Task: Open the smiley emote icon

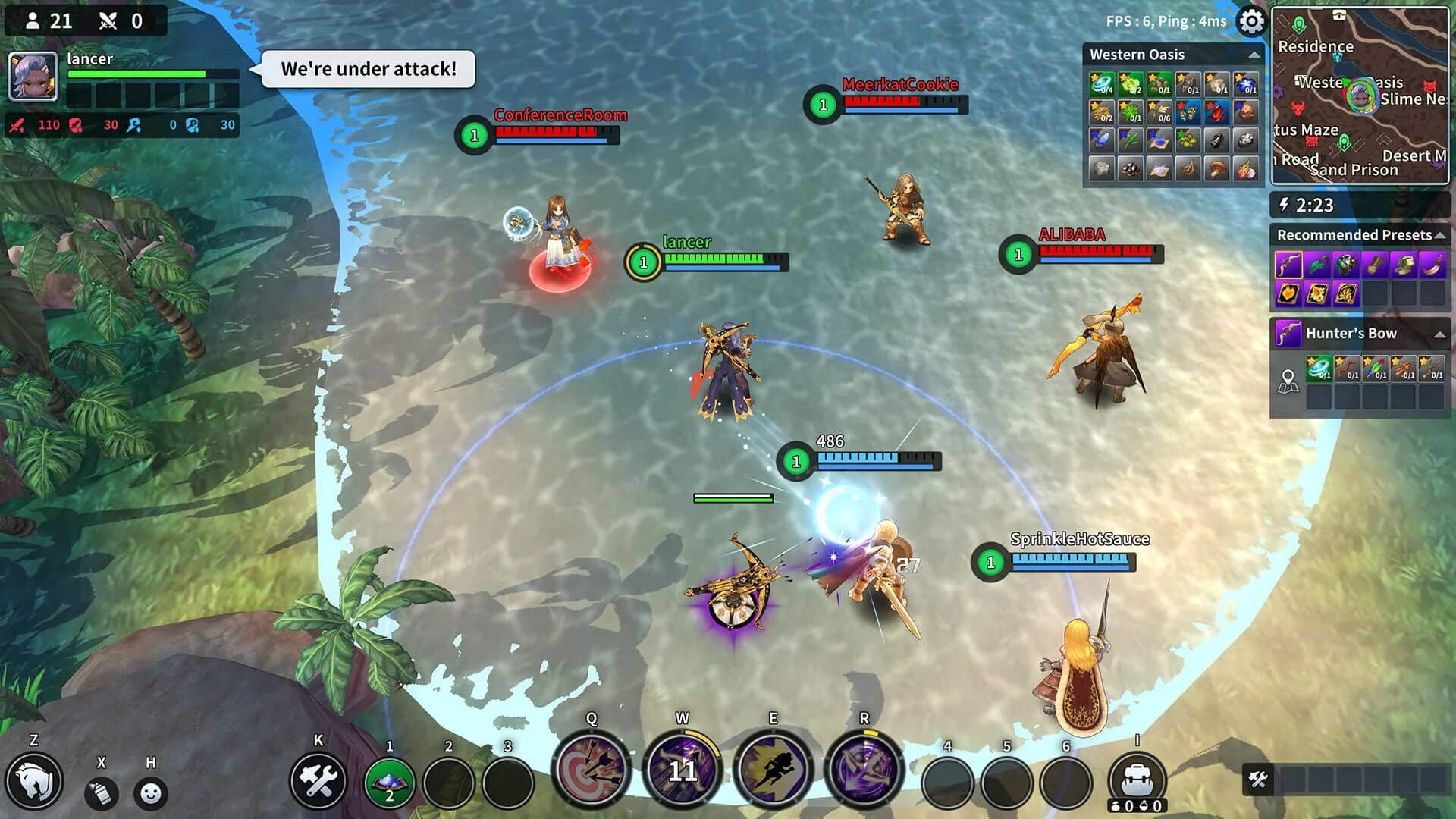Action: (x=149, y=793)
